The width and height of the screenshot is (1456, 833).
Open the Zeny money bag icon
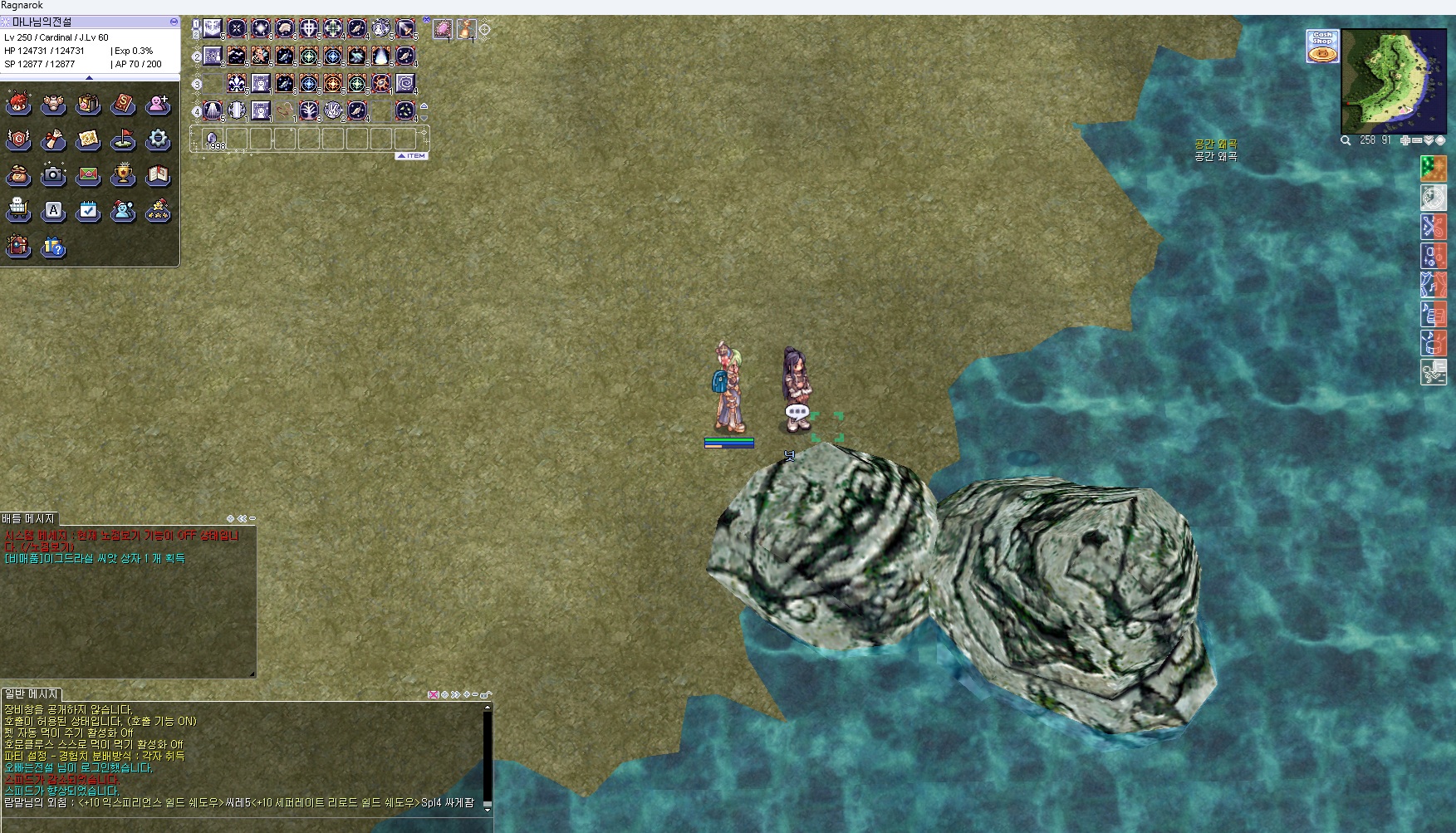tap(18, 175)
